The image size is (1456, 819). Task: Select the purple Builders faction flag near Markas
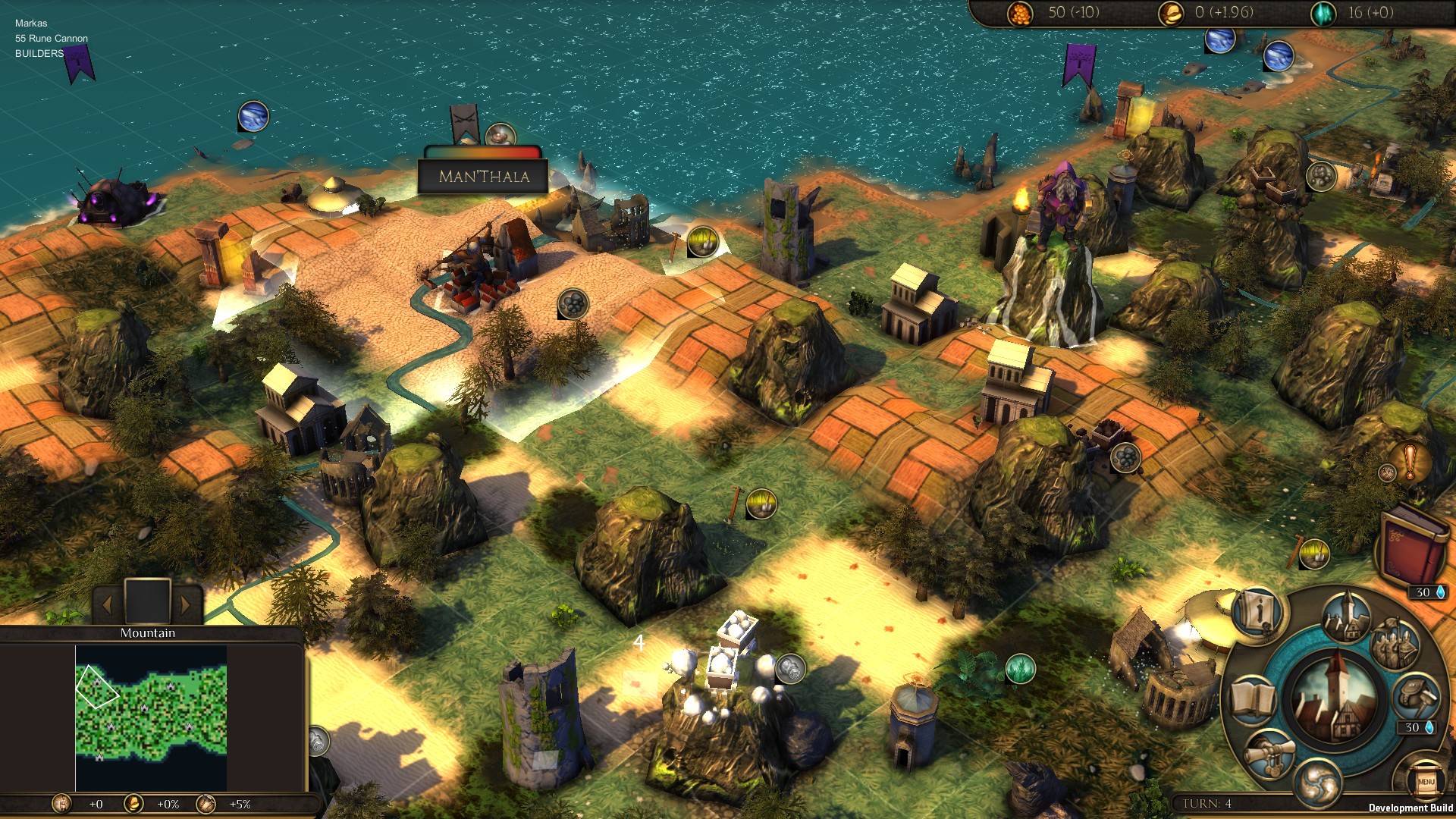tap(78, 64)
